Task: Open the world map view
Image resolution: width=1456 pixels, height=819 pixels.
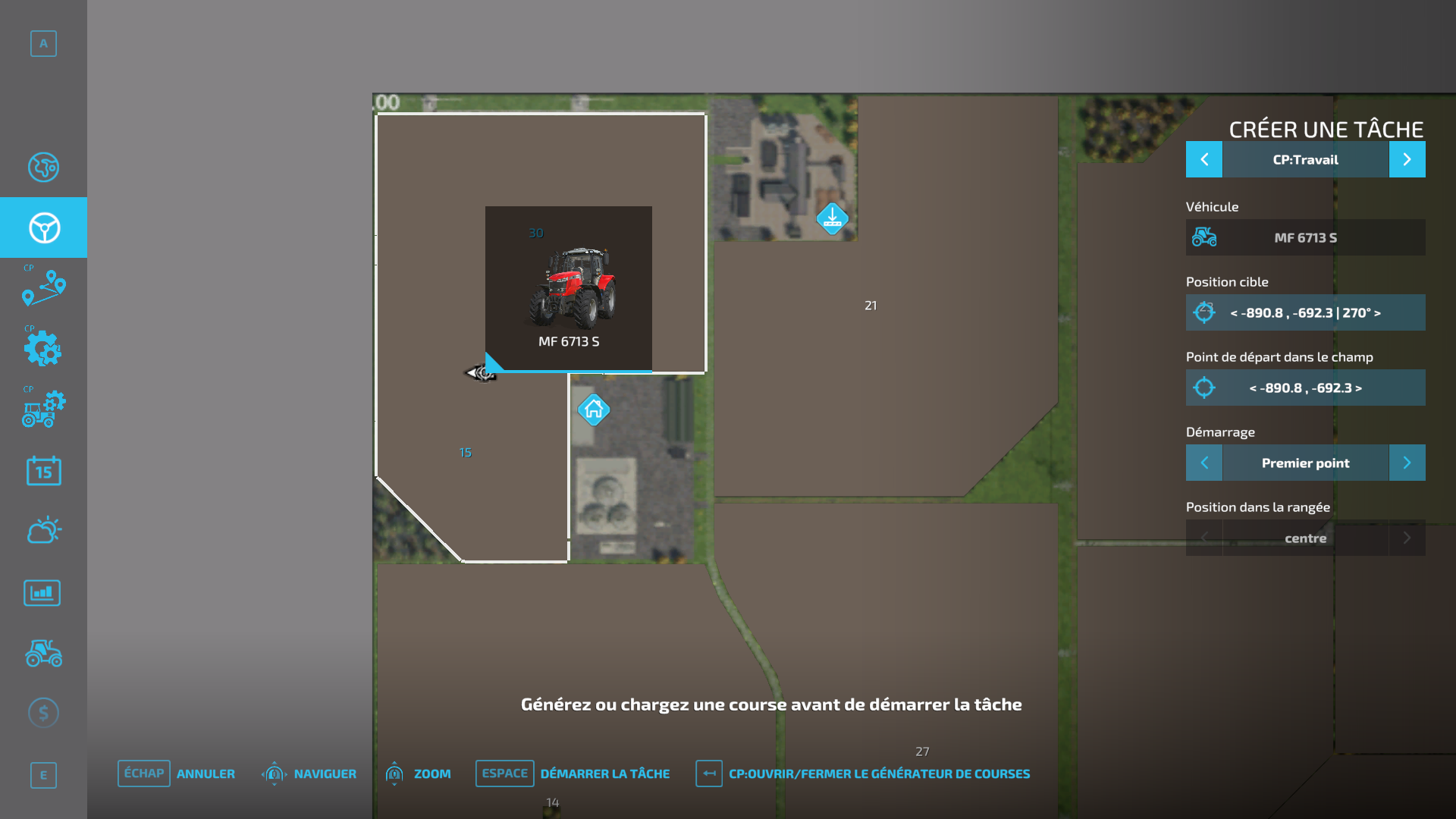Action: [x=43, y=168]
